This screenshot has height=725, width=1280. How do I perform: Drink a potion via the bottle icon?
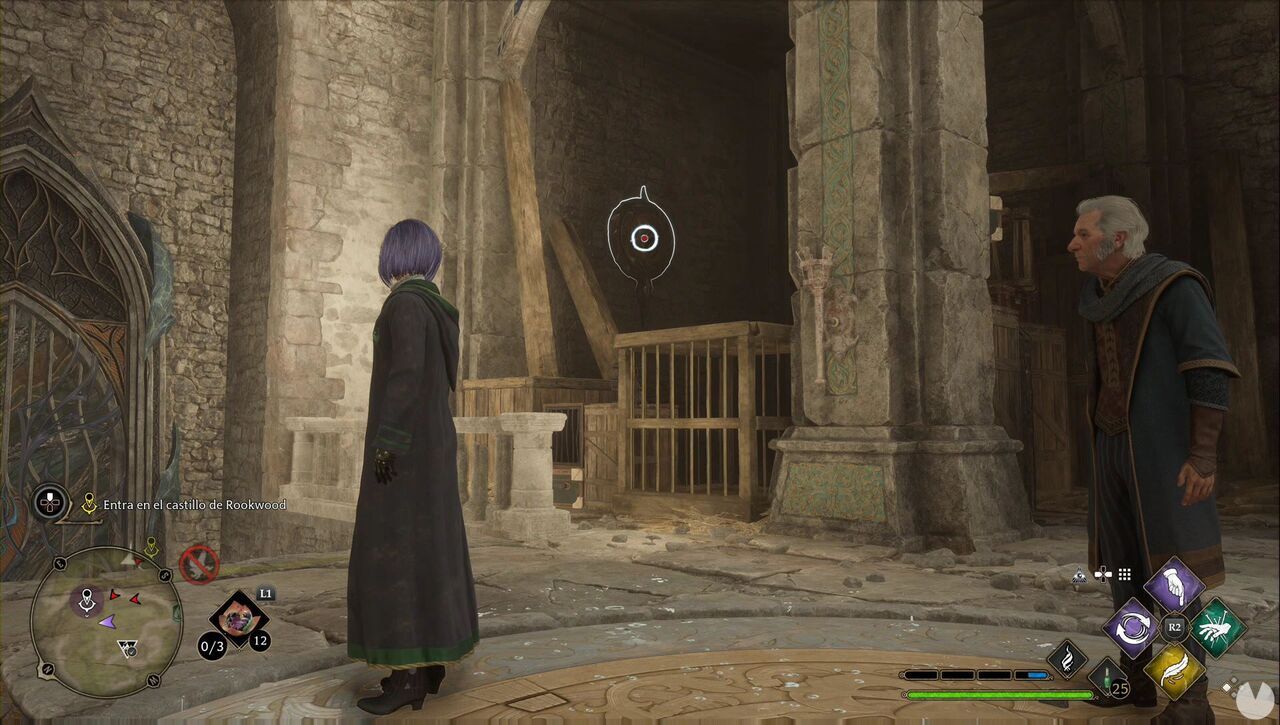[1107, 679]
